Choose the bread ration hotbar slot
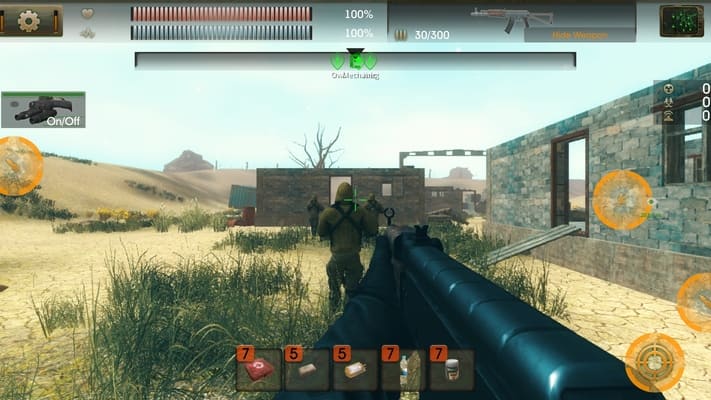The width and height of the screenshot is (711, 400). coord(354,370)
